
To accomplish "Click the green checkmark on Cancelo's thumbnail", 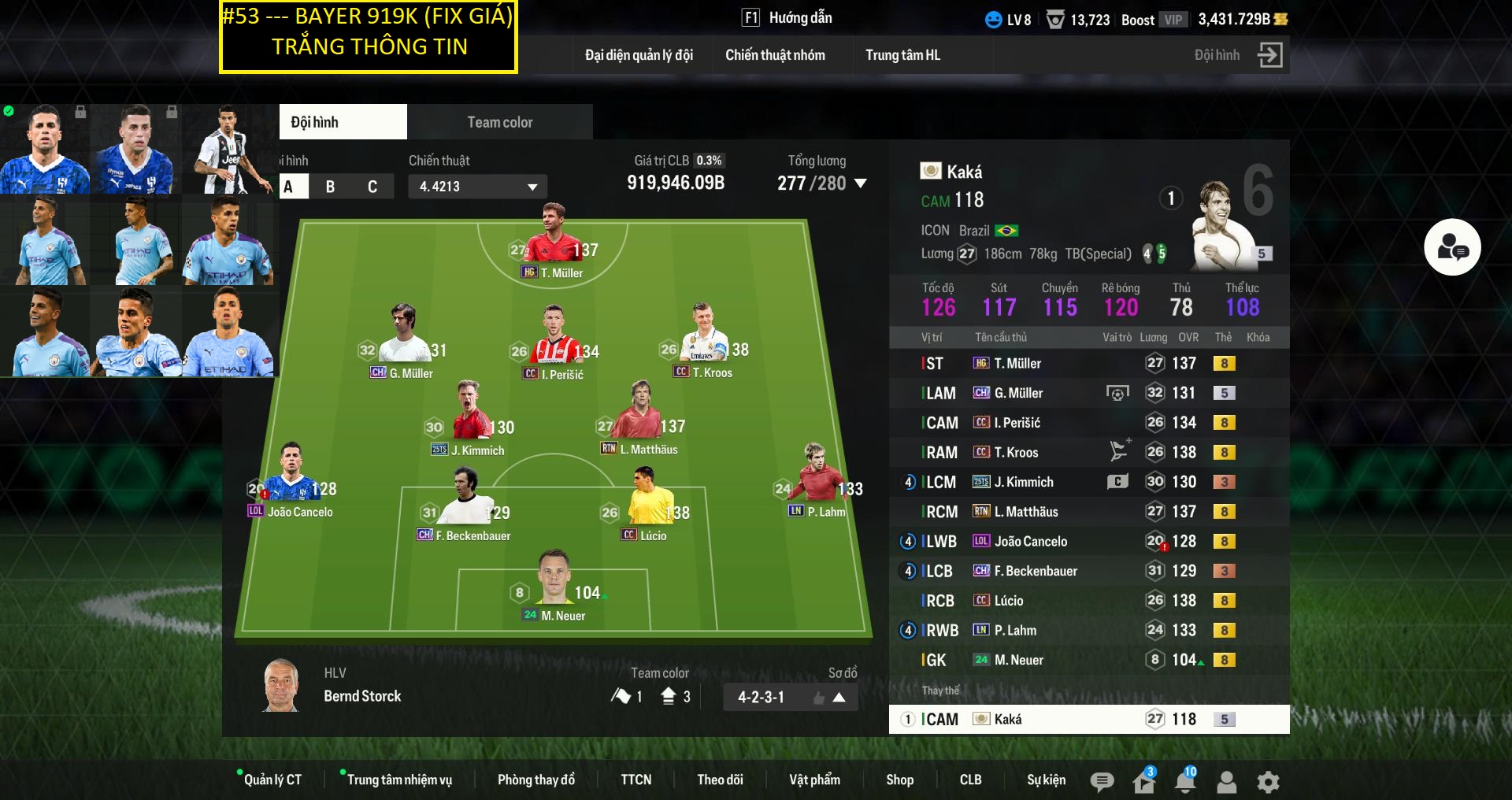I will (9, 110).
